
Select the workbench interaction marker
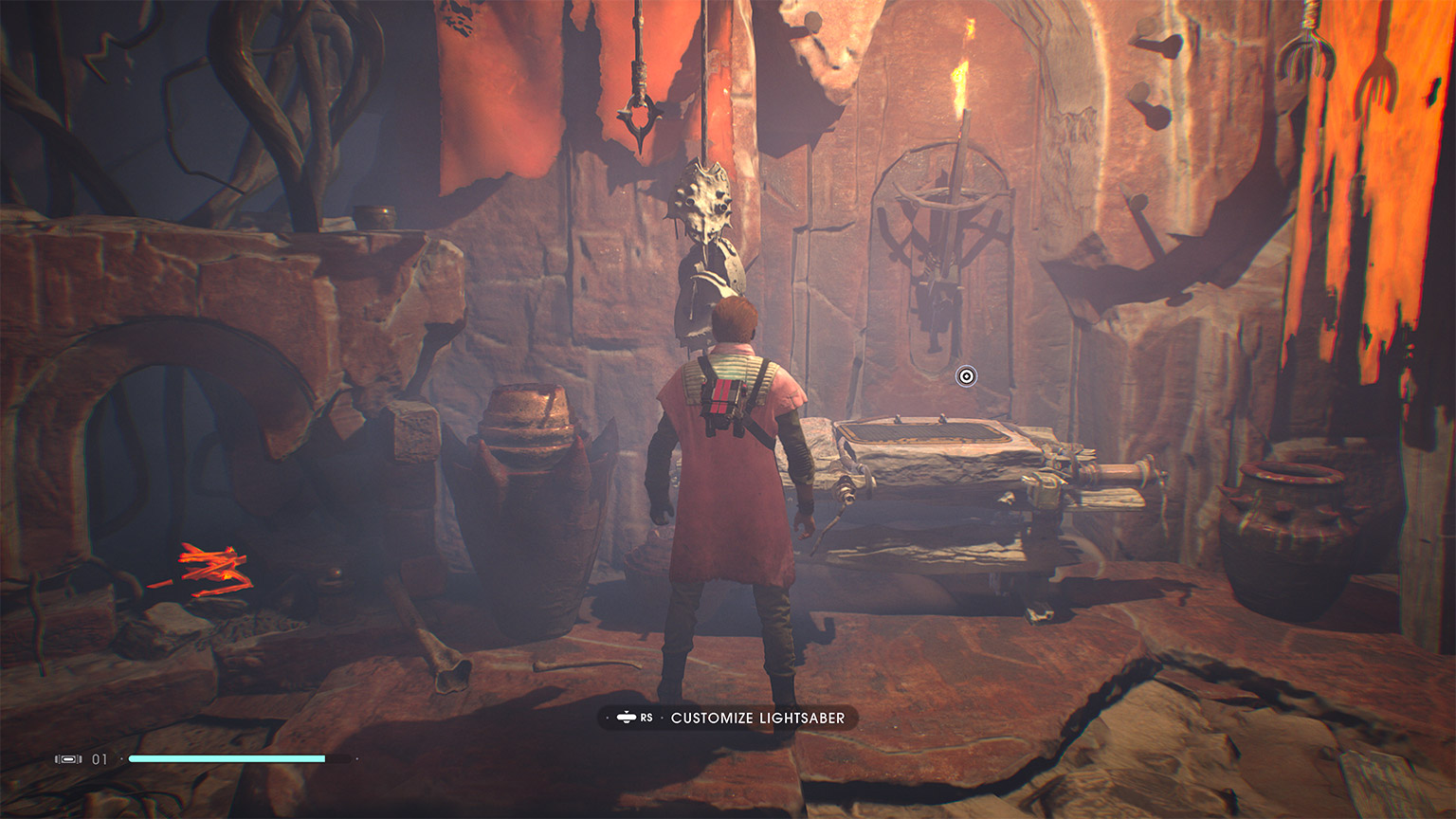click(965, 376)
